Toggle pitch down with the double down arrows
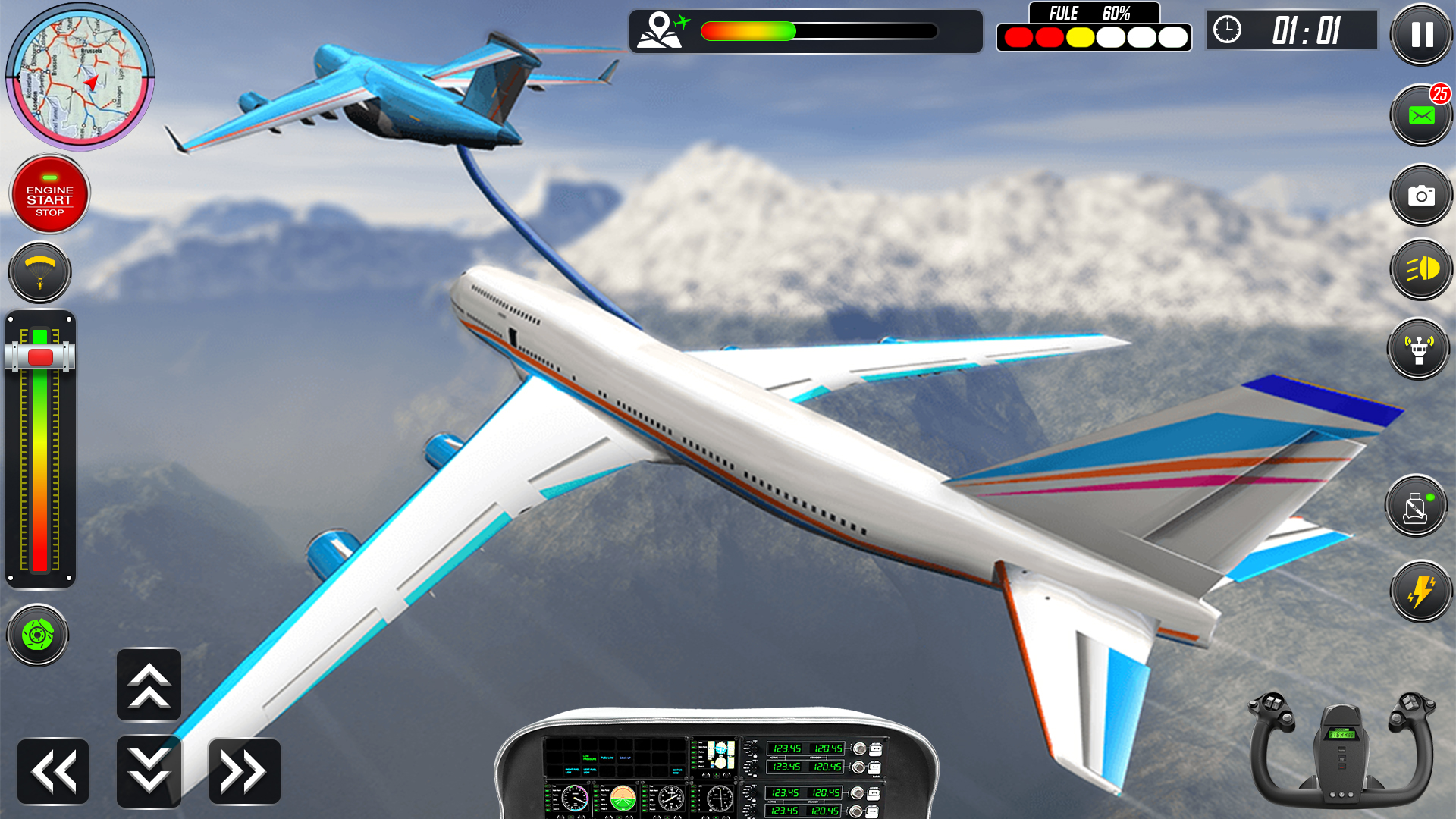This screenshot has height=819, width=1456. [149, 770]
